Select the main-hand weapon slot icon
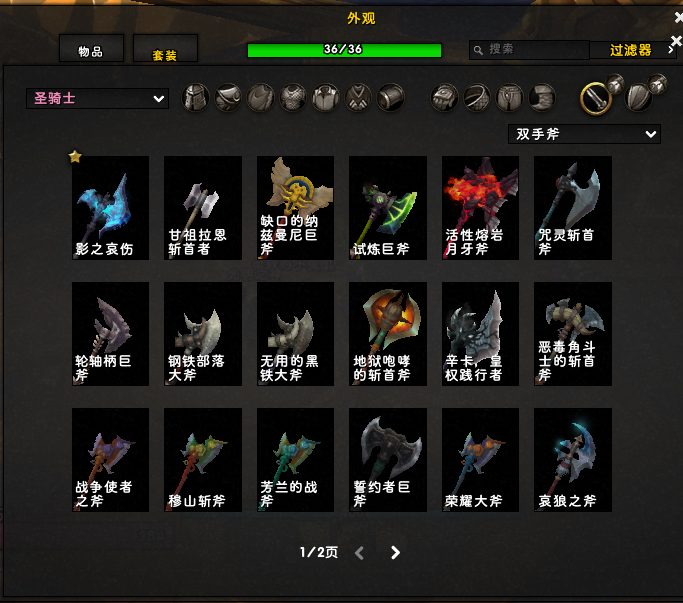This screenshot has height=603, width=683. tap(596, 97)
